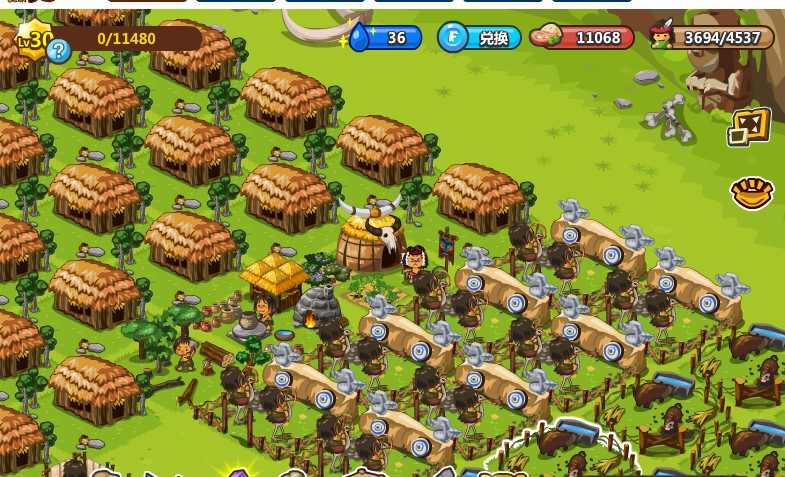Open the tribesman population icon
The width and height of the screenshot is (785, 477).
click(661, 36)
